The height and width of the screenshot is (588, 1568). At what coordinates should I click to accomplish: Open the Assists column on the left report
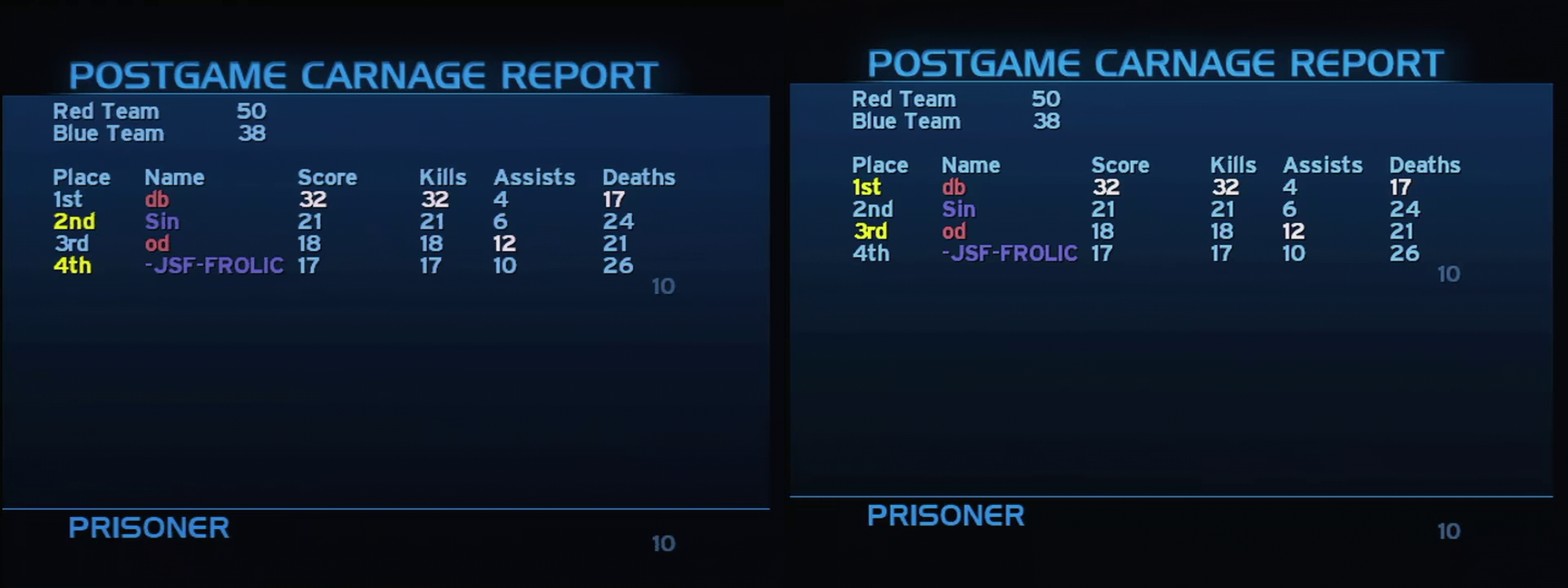tap(533, 176)
